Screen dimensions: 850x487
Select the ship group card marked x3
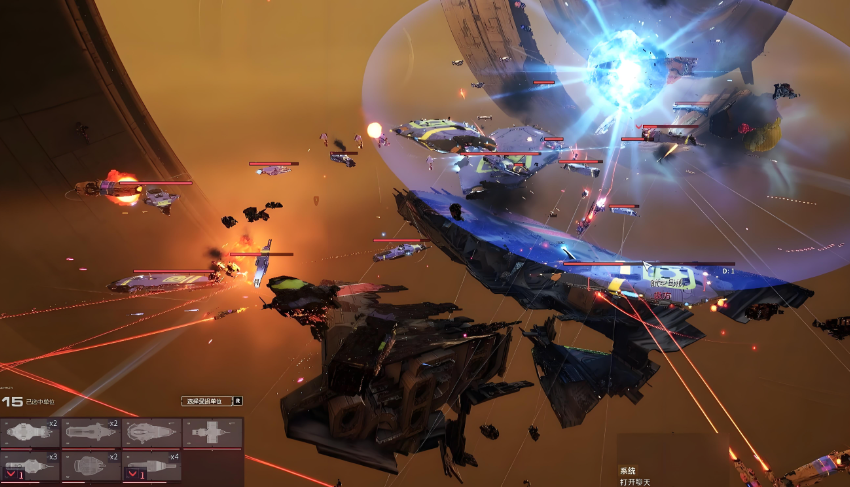[x=30, y=465]
